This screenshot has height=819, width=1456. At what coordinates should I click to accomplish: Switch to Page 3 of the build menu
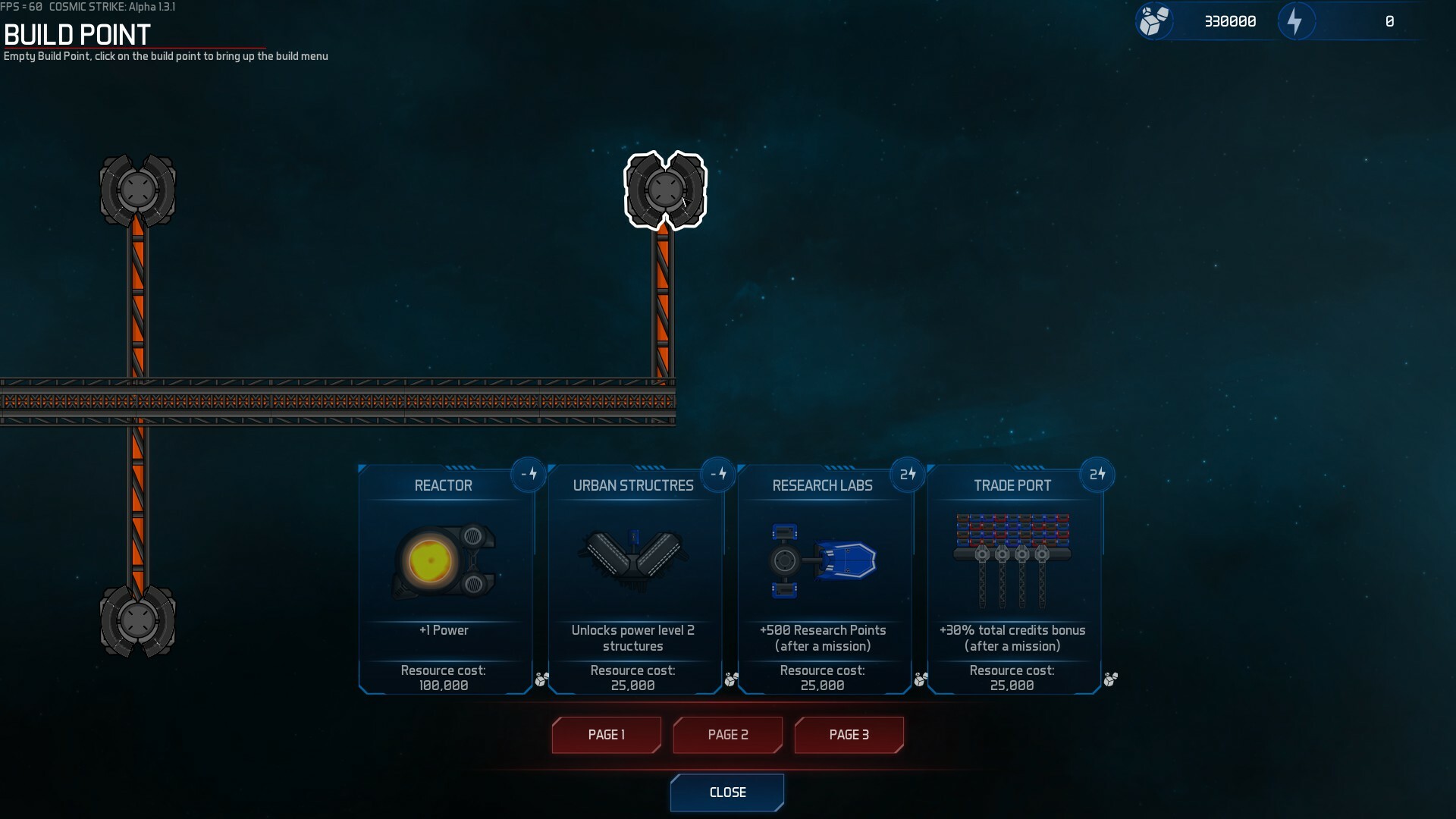pos(849,735)
